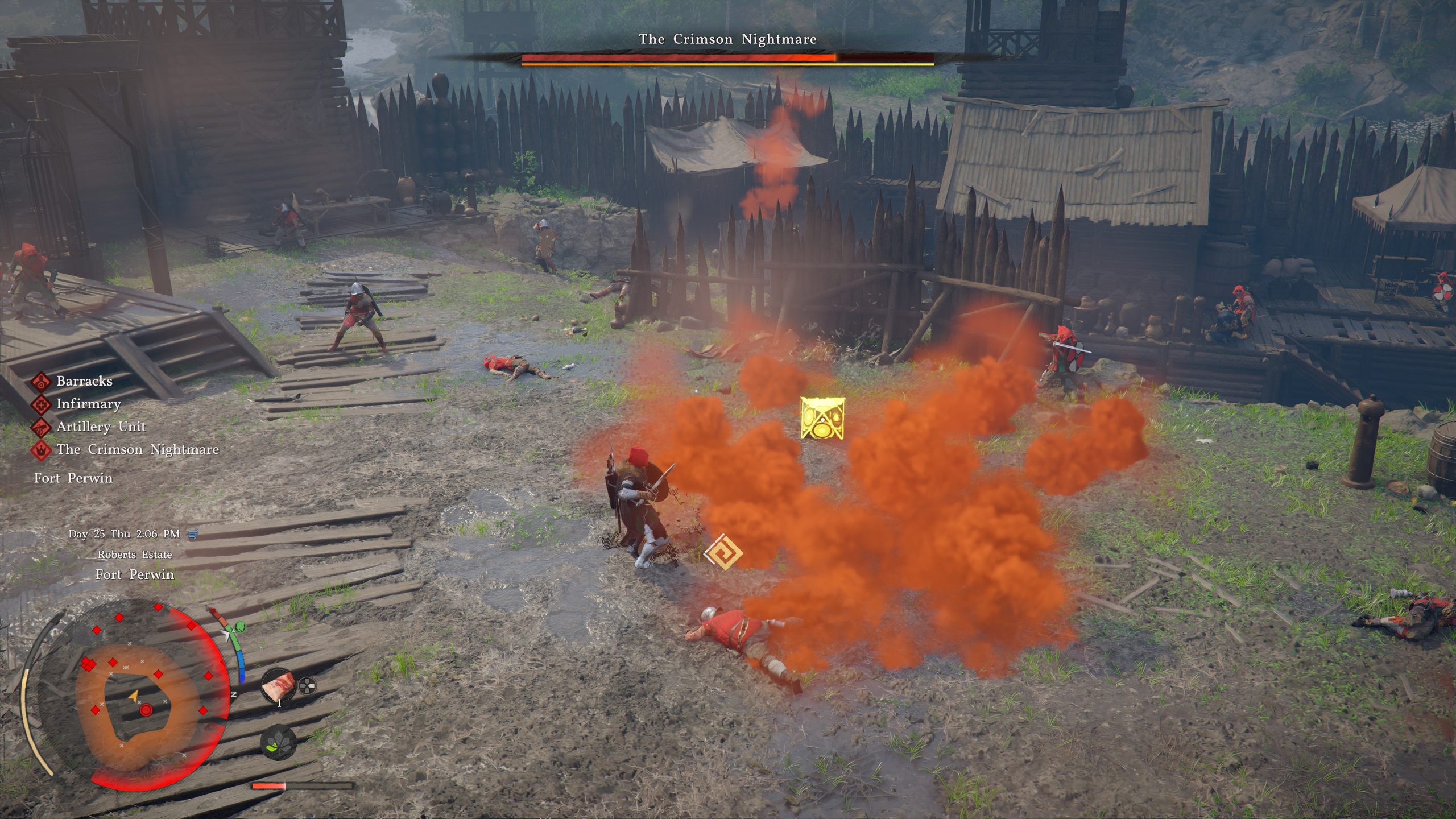Image resolution: width=1456 pixels, height=819 pixels.
Task: Click the yellow boss target marker
Action: coord(821,418)
